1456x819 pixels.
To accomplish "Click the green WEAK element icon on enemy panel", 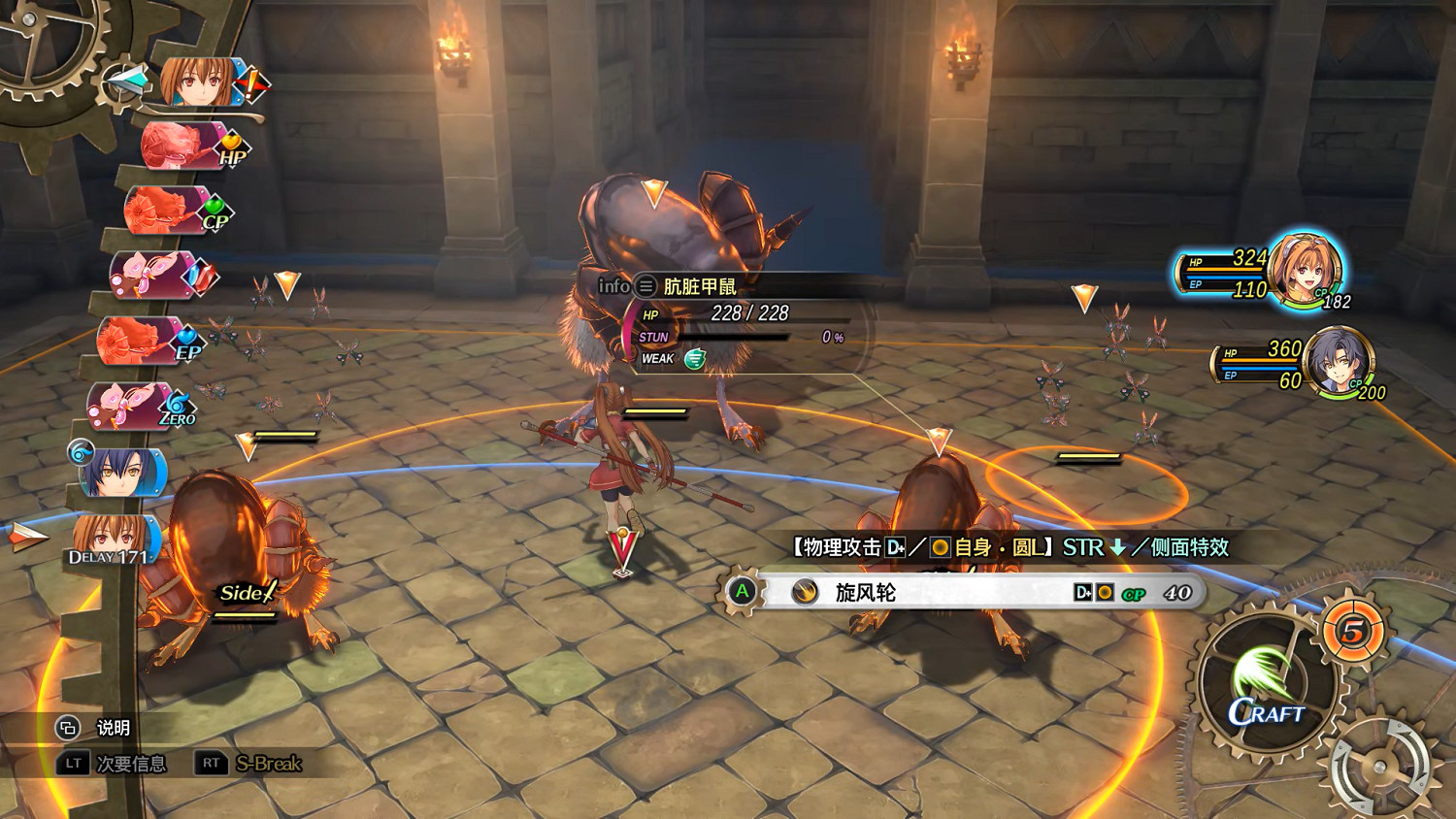I will click(693, 358).
